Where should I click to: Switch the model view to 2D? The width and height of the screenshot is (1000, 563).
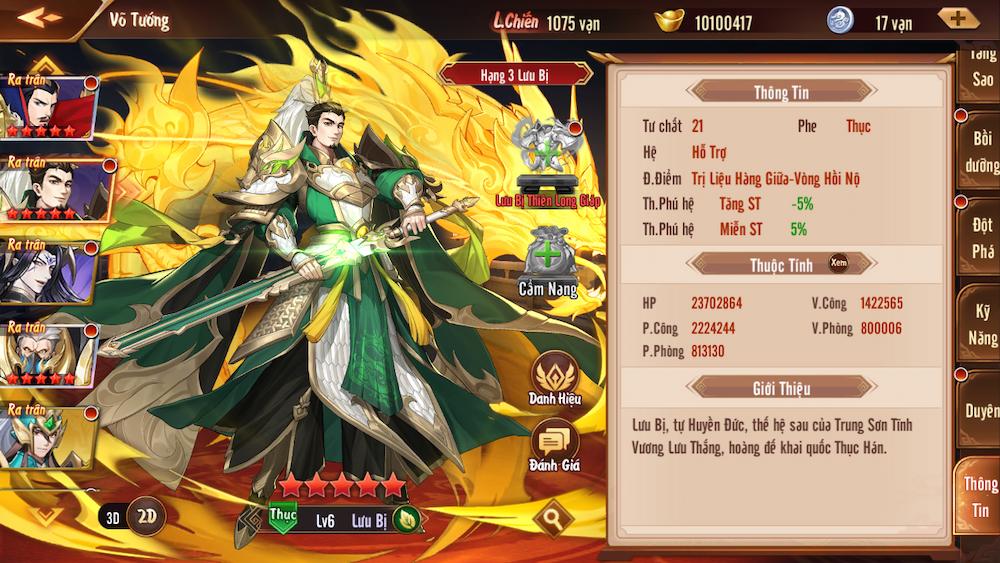click(x=147, y=517)
